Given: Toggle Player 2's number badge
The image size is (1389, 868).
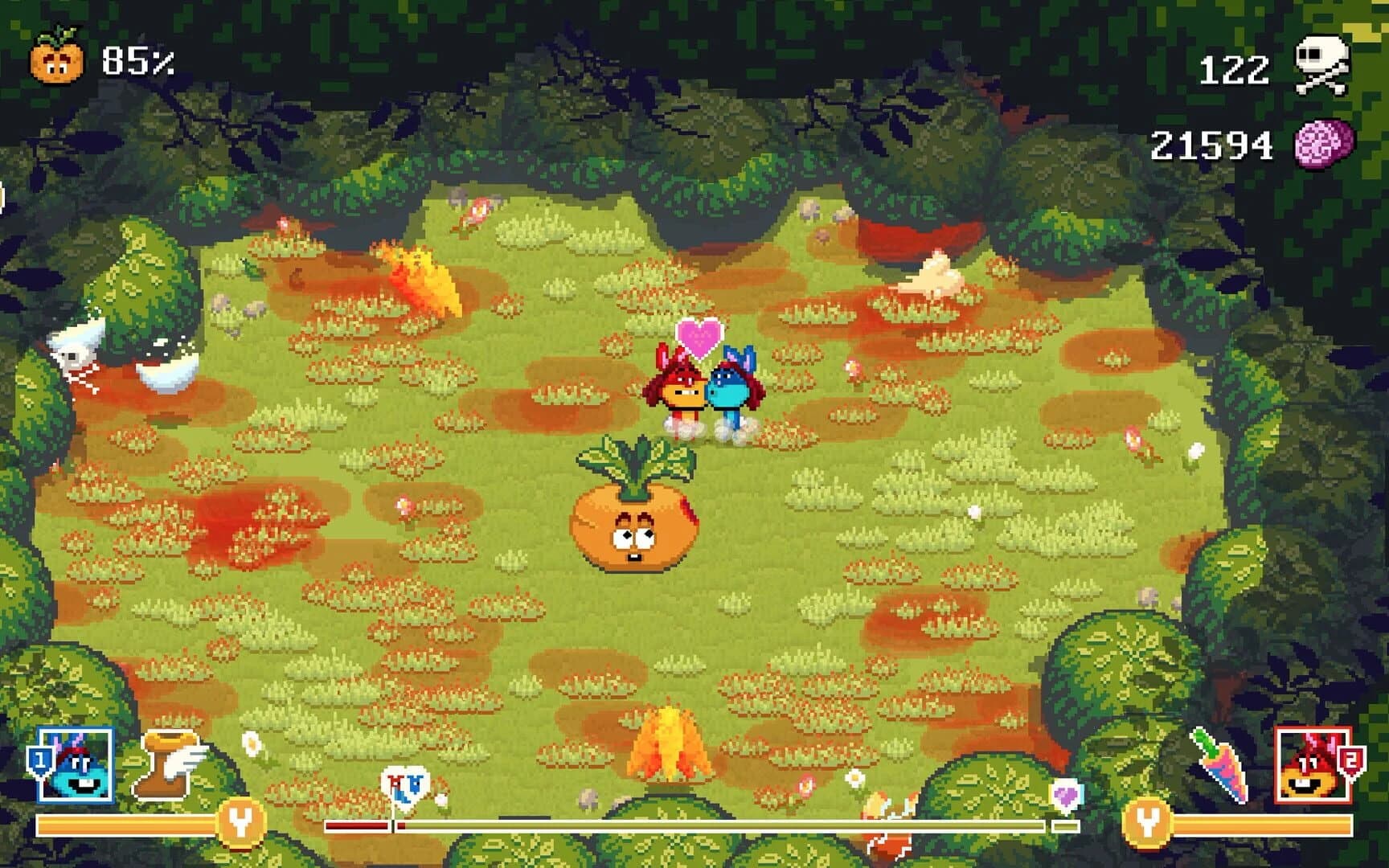Looking at the screenshot, I should [x=1350, y=760].
